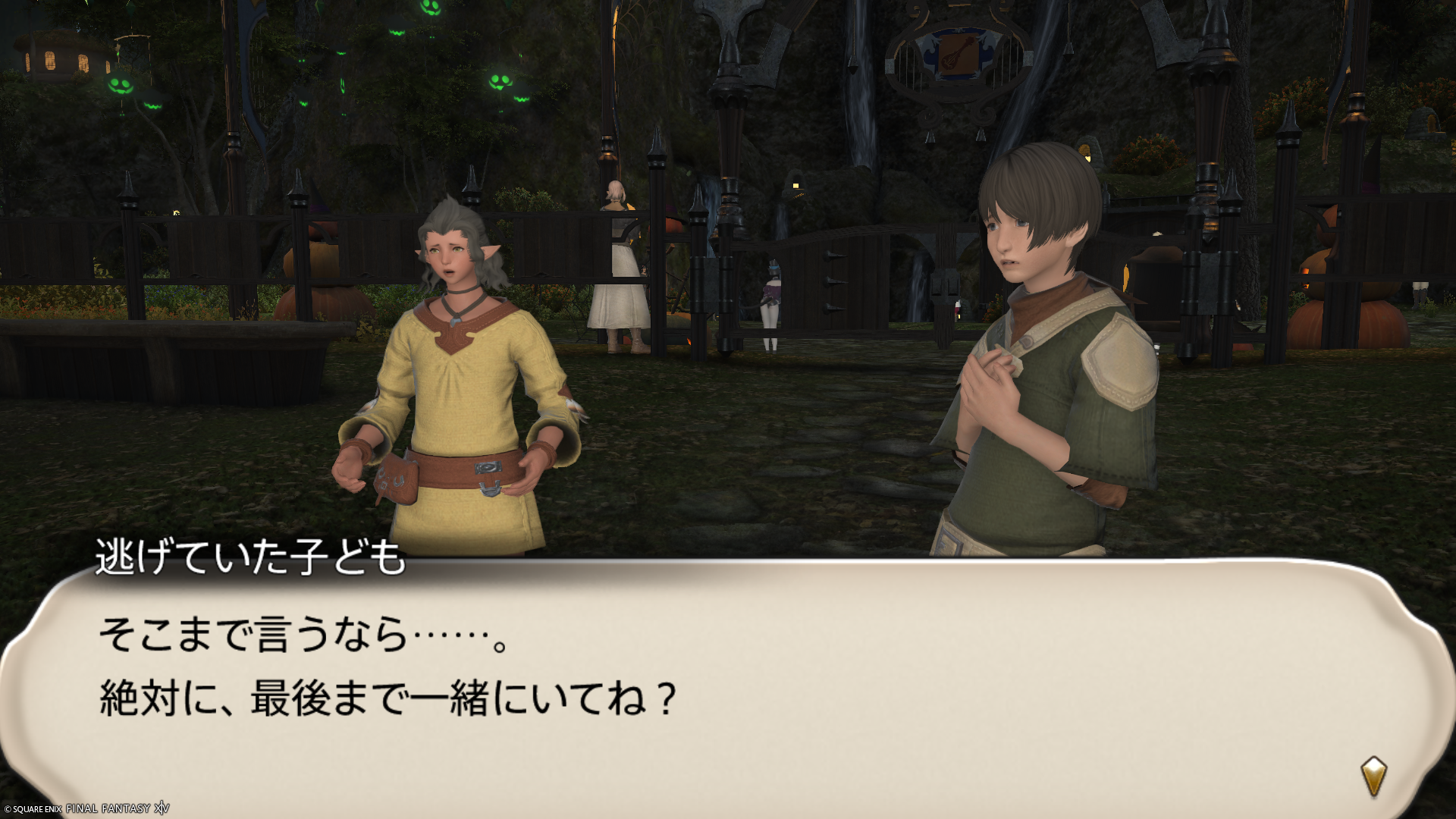Click the dialogue text box to continue
Screen dimensions: 1456x819
click(x=728, y=682)
